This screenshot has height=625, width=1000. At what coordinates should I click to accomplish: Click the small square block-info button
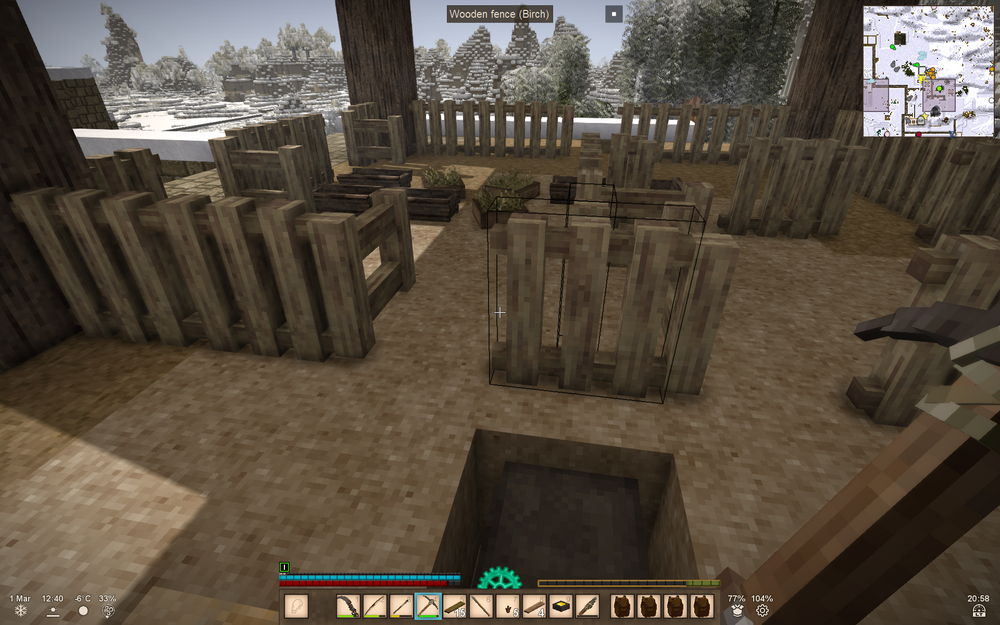(614, 14)
